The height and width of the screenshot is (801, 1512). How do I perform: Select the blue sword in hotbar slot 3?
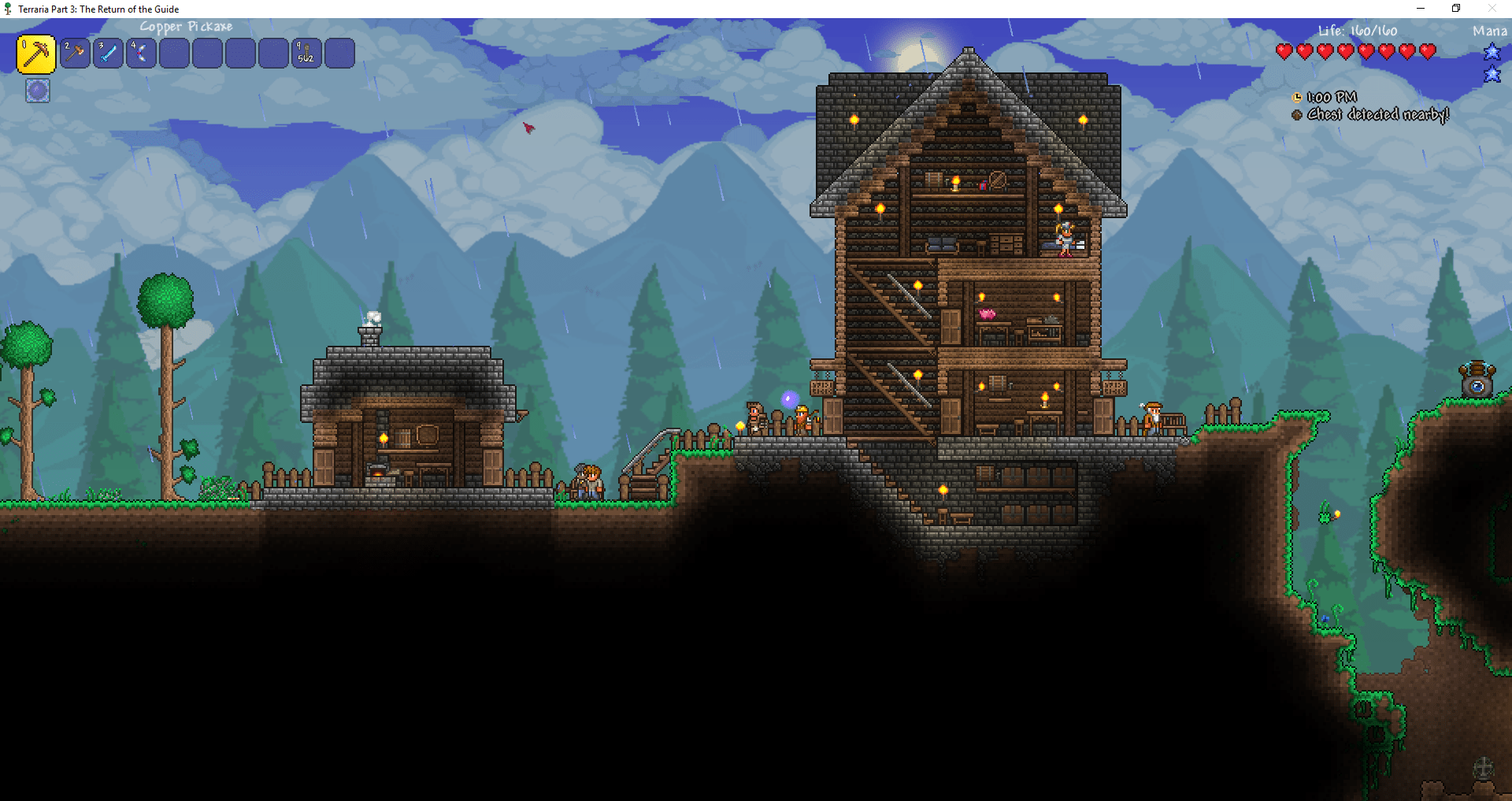point(109,54)
